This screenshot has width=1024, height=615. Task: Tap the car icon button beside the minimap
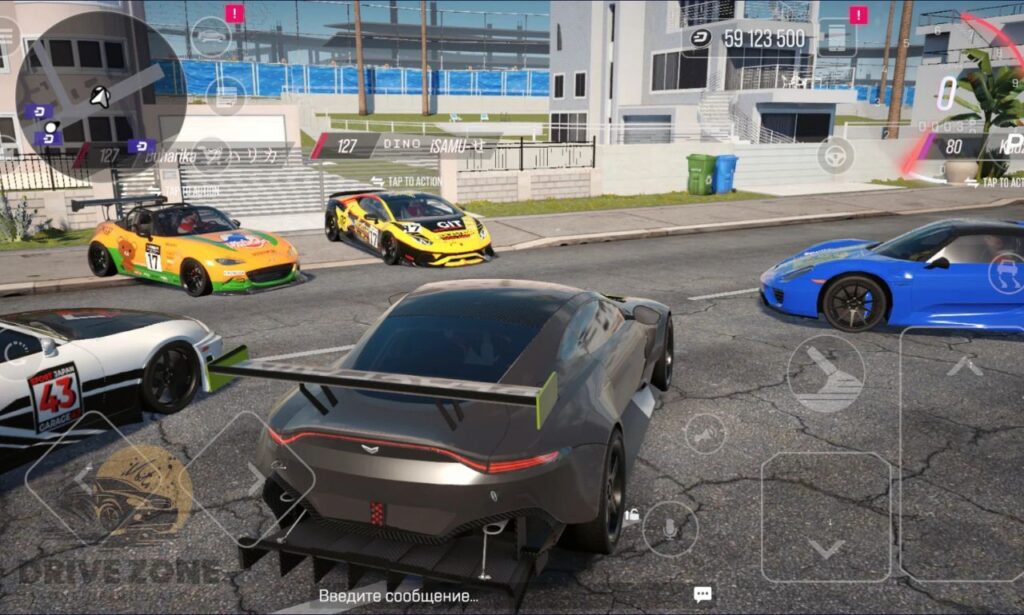(210, 36)
